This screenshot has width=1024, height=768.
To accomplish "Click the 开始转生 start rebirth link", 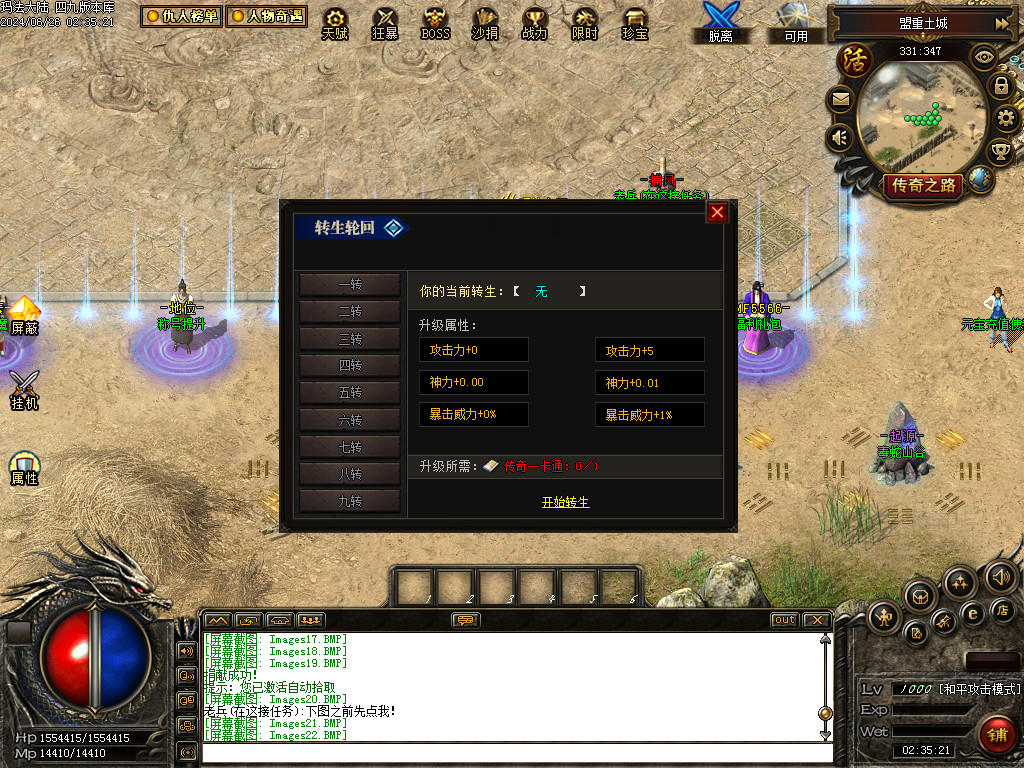I will (565, 502).
